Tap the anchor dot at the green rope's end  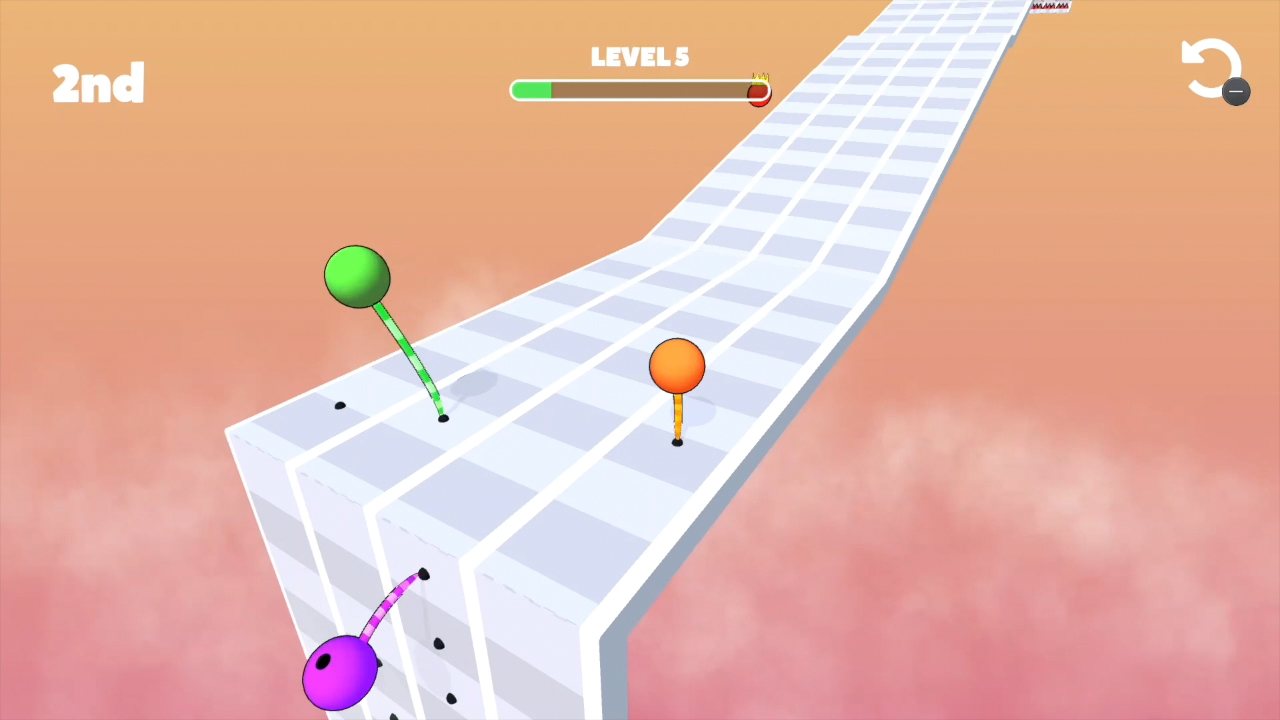click(x=443, y=418)
